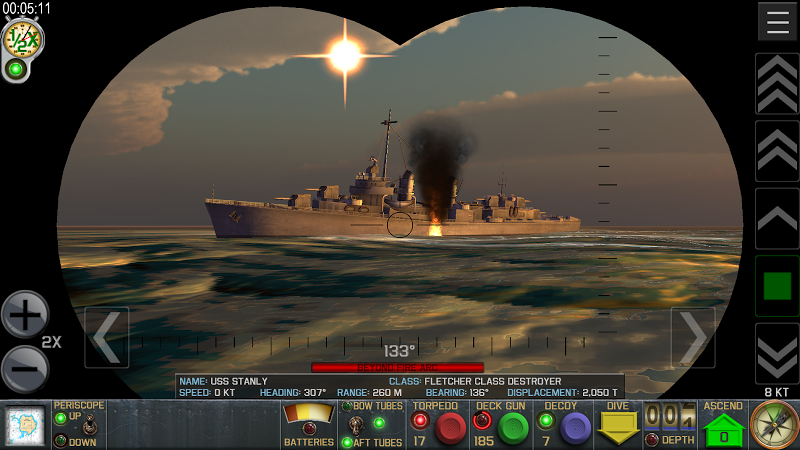Set engines to triple chevron full ahead
The height and width of the screenshot is (450, 800).
(777, 84)
